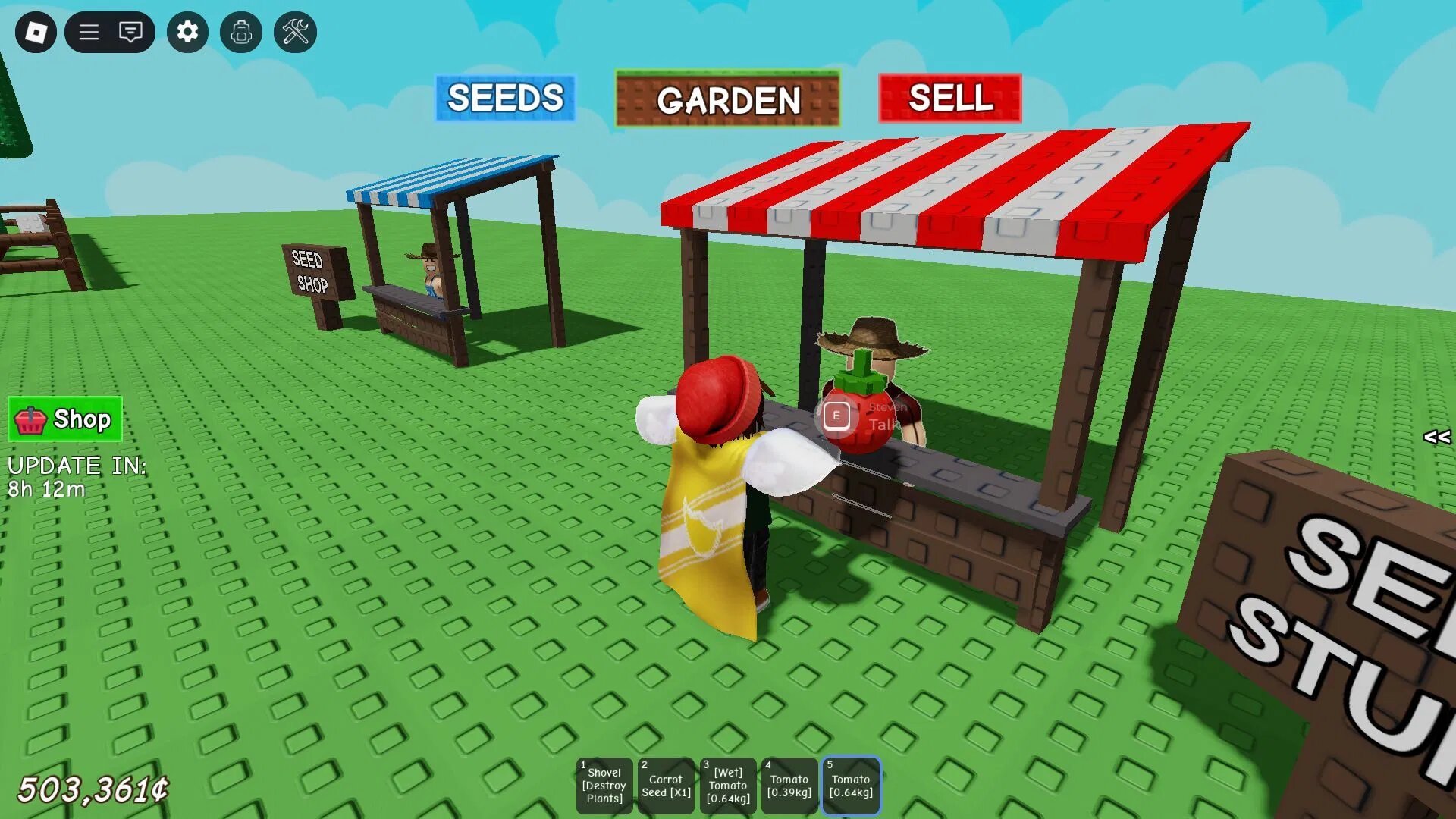Image resolution: width=1456 pixels, height=819 pixels.
Task: Open the backpack inventory icon
Action: pyautogui.click(x=241, y=33)
